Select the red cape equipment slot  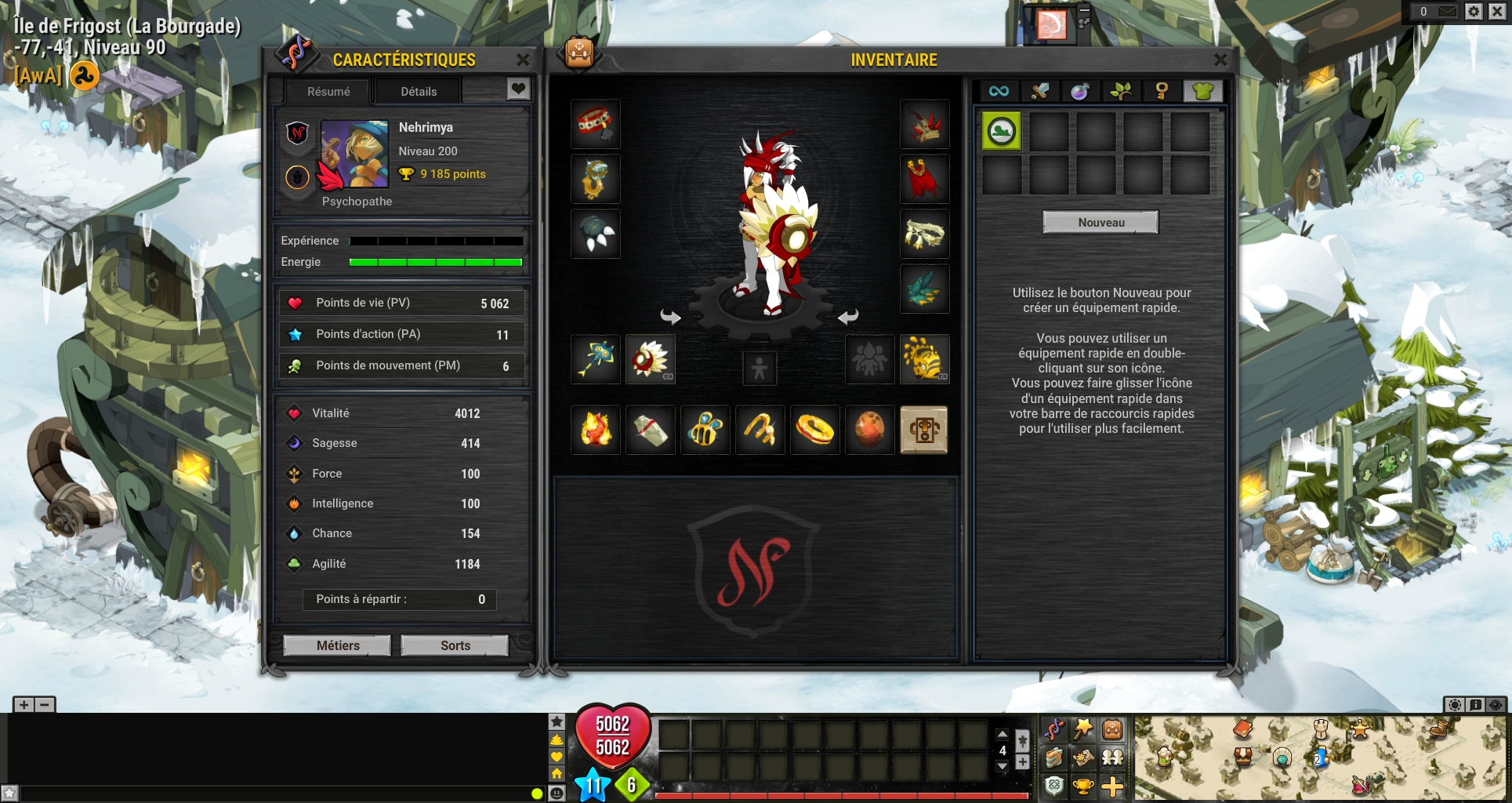click(925, 180)
